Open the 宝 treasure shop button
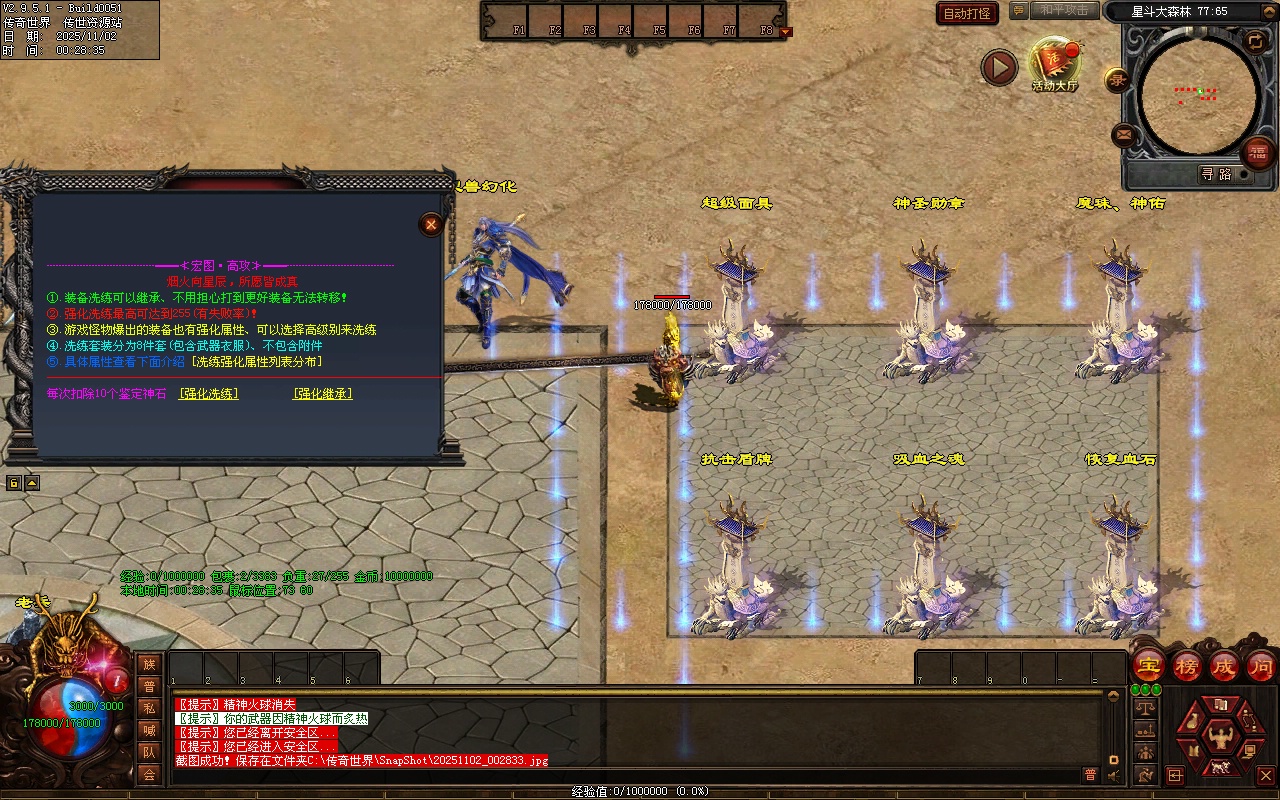The width and height of the screenshot is (1280, 800). [1148, 666]
